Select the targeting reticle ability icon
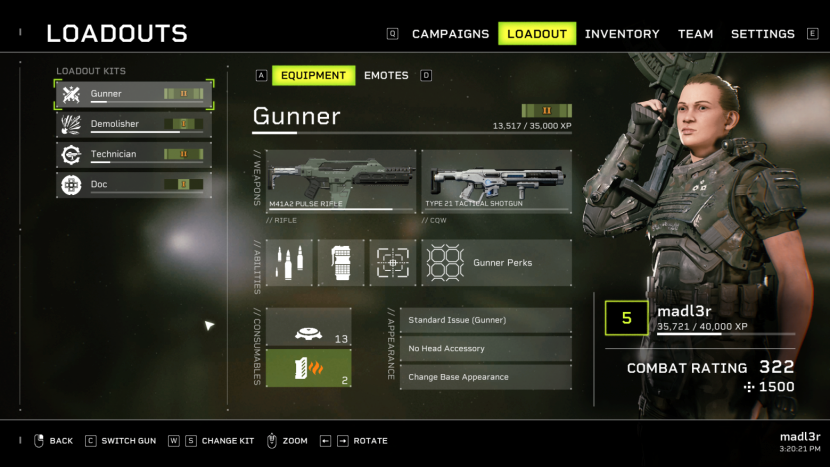830x467 pixels. 393,263
